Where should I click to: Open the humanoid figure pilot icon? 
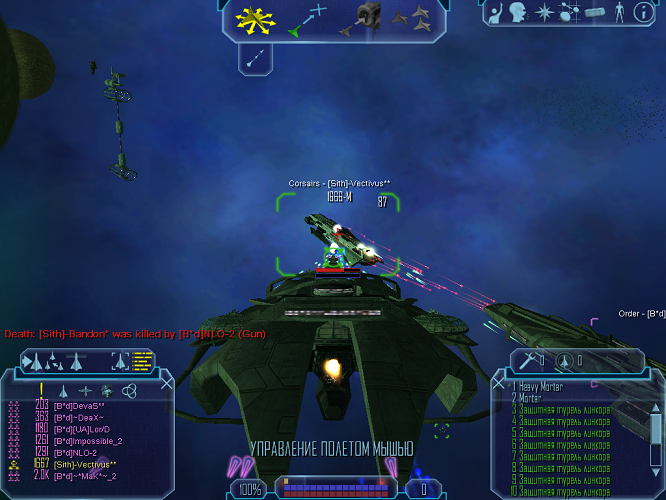tap(618, 13)
